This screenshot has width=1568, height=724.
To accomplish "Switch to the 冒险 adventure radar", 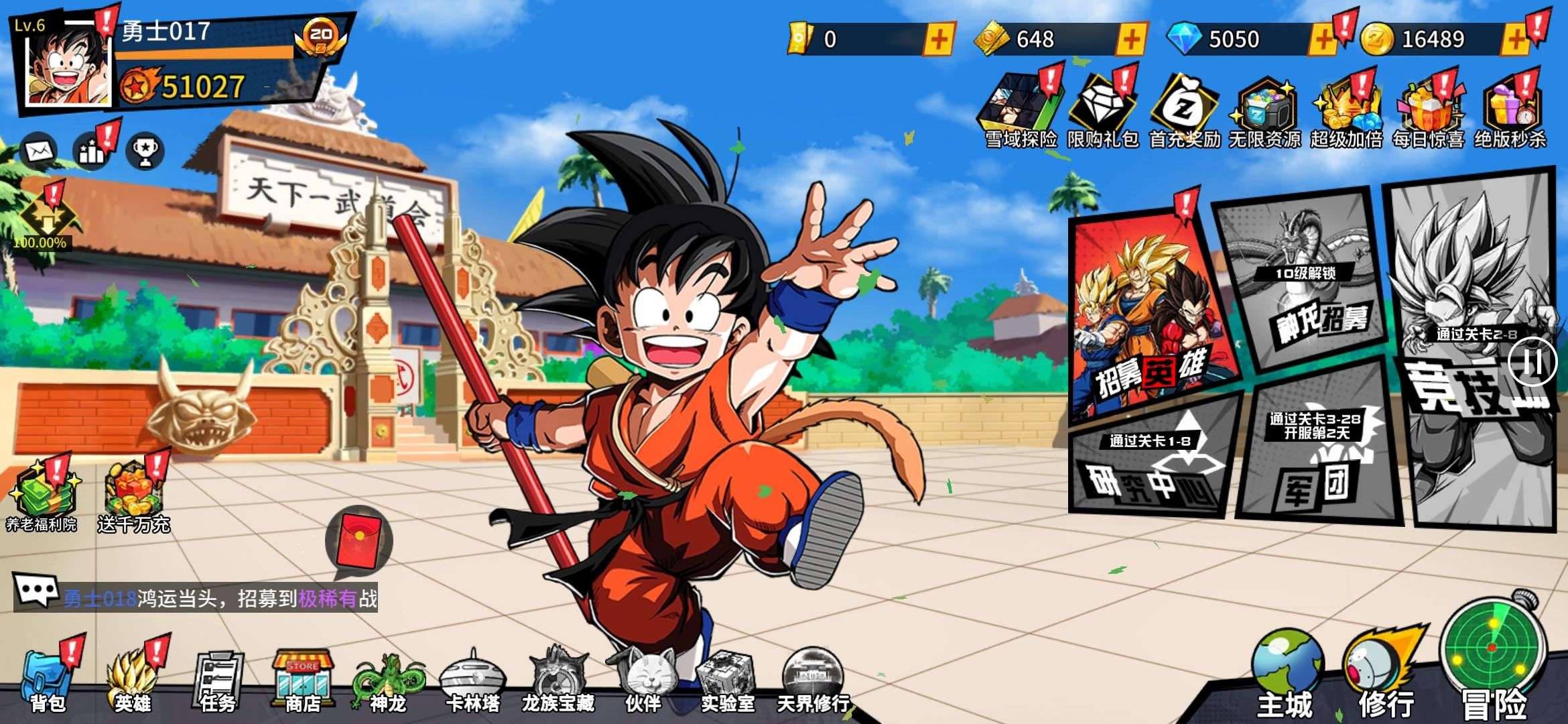I will [x=1493, y=660].
